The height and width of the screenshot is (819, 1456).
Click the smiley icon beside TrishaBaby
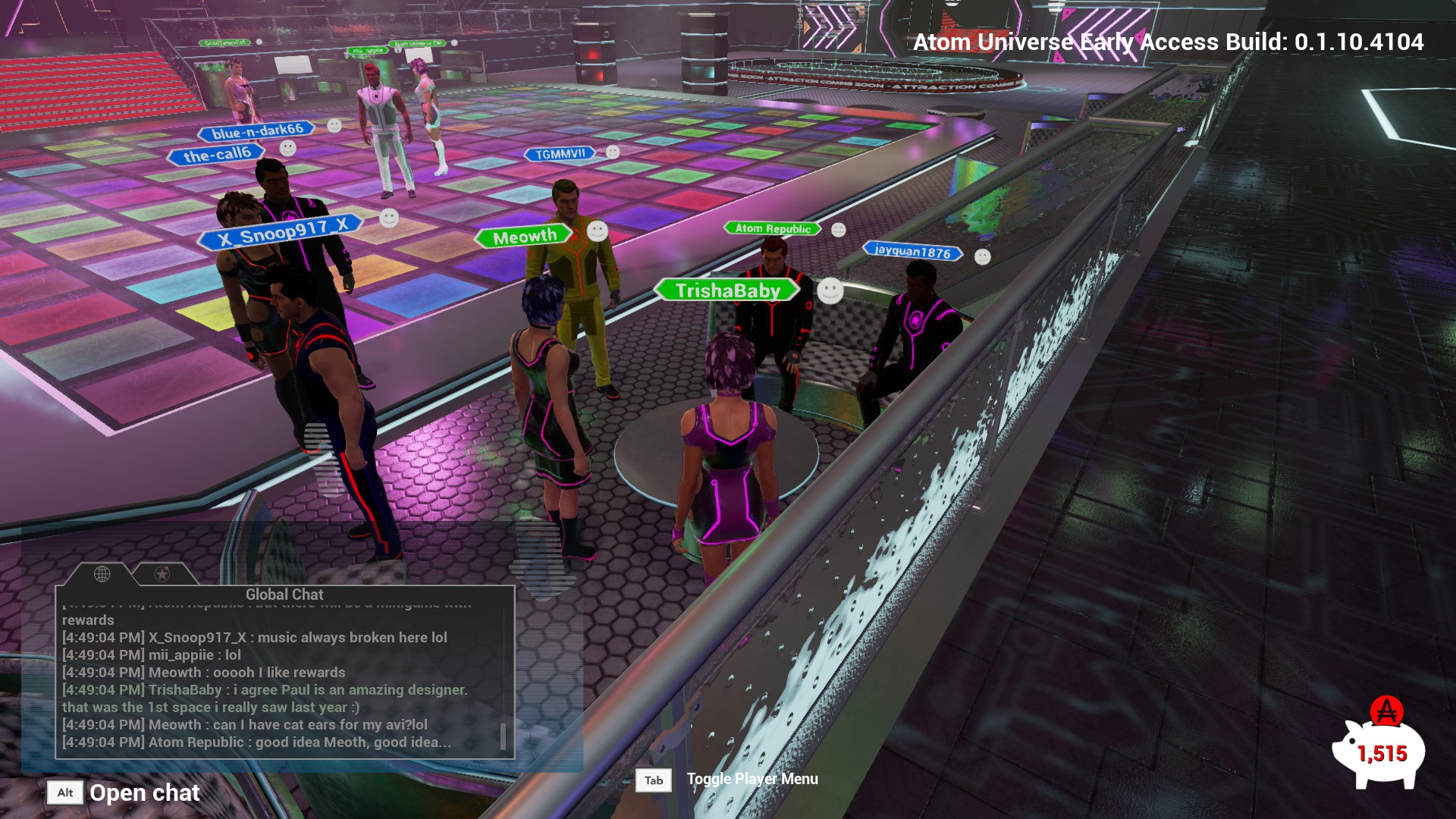click(x=830, y=290)
